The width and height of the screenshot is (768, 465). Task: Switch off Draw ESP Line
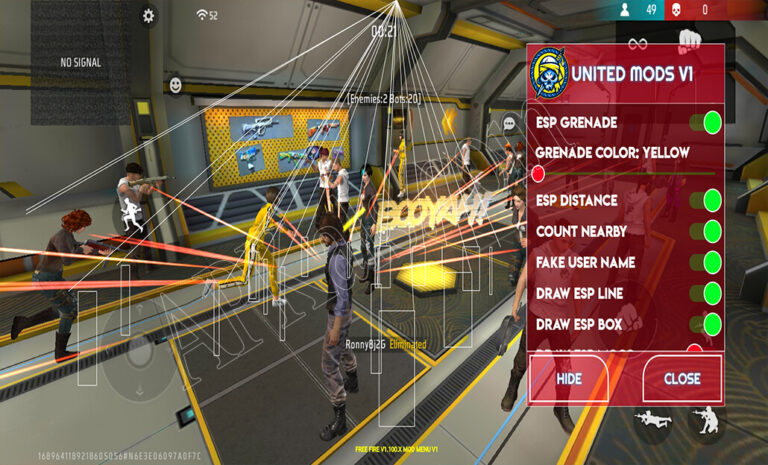pyautogui.click(x=711, y=293)
